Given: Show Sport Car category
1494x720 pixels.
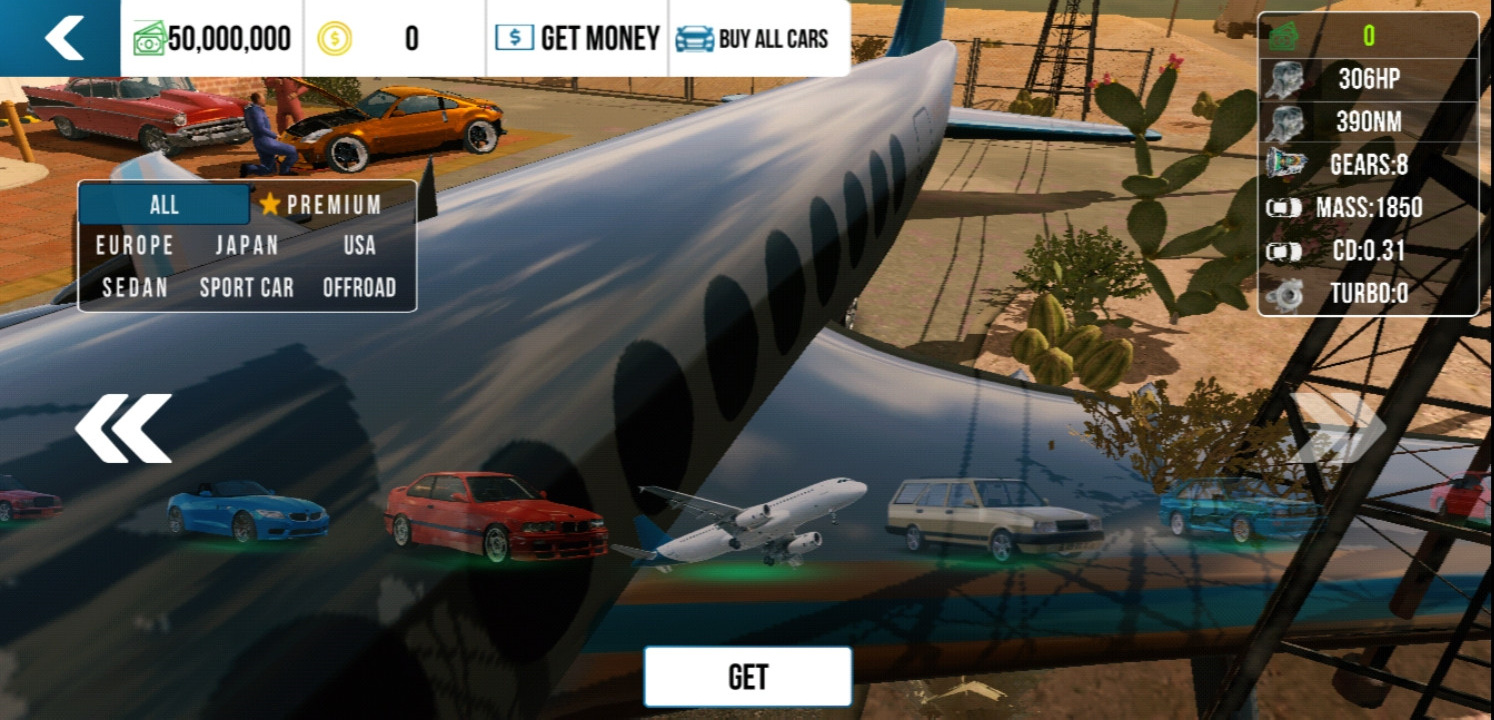Looking at the screenshot, I should (246, 288).
